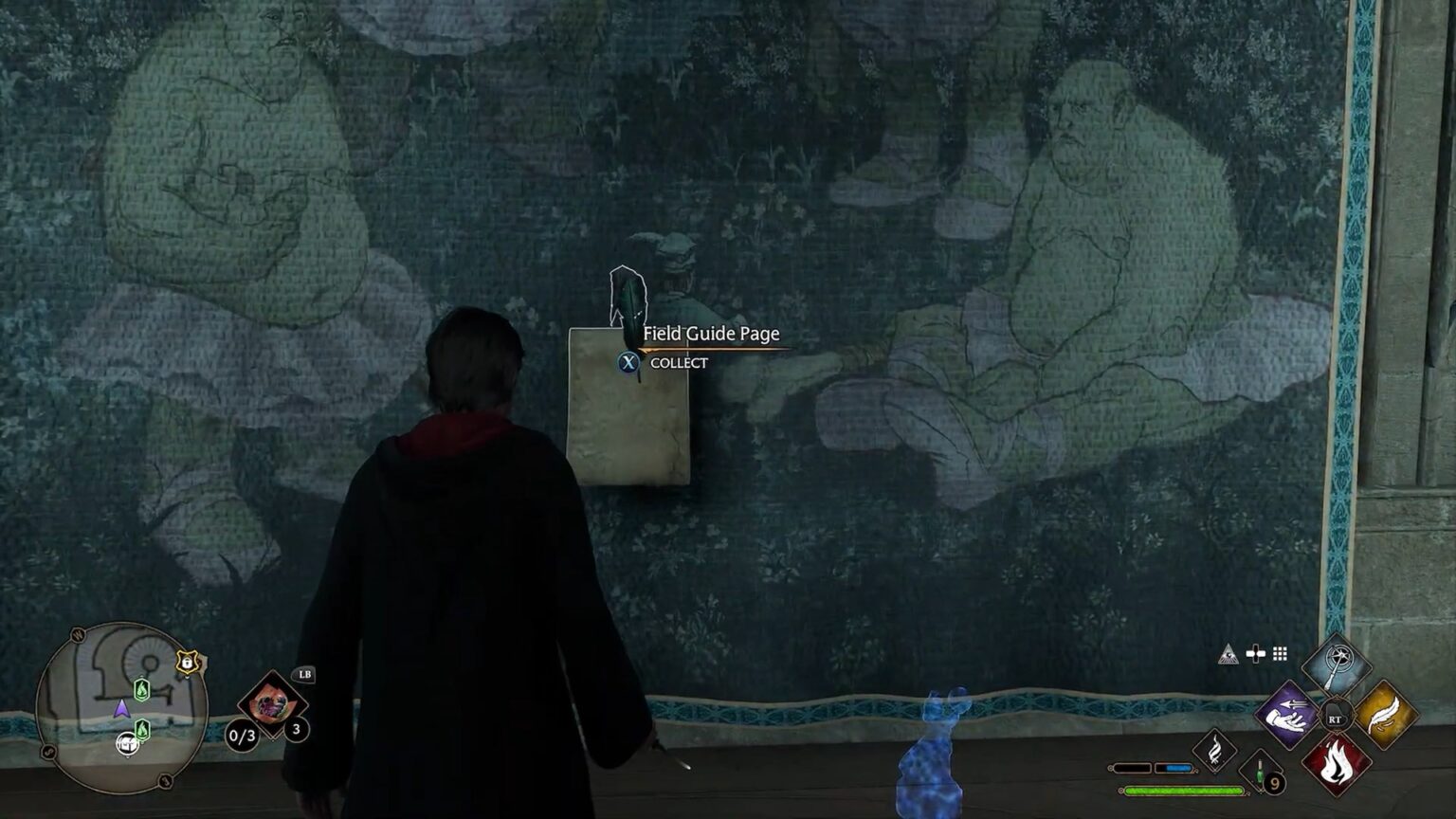Click the 0/3 collection counter
Image resolution: width=1456 pixels, height=819 pixels.
pos(241,736)
